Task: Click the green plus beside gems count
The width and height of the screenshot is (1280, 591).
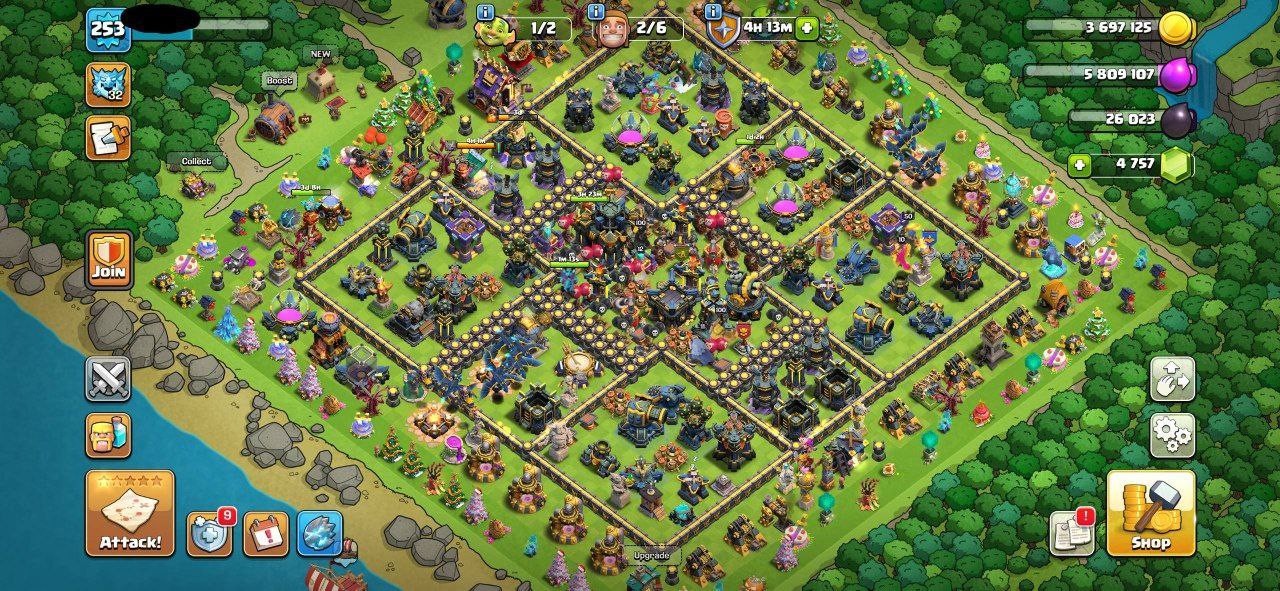Action: pos(1079,165)
